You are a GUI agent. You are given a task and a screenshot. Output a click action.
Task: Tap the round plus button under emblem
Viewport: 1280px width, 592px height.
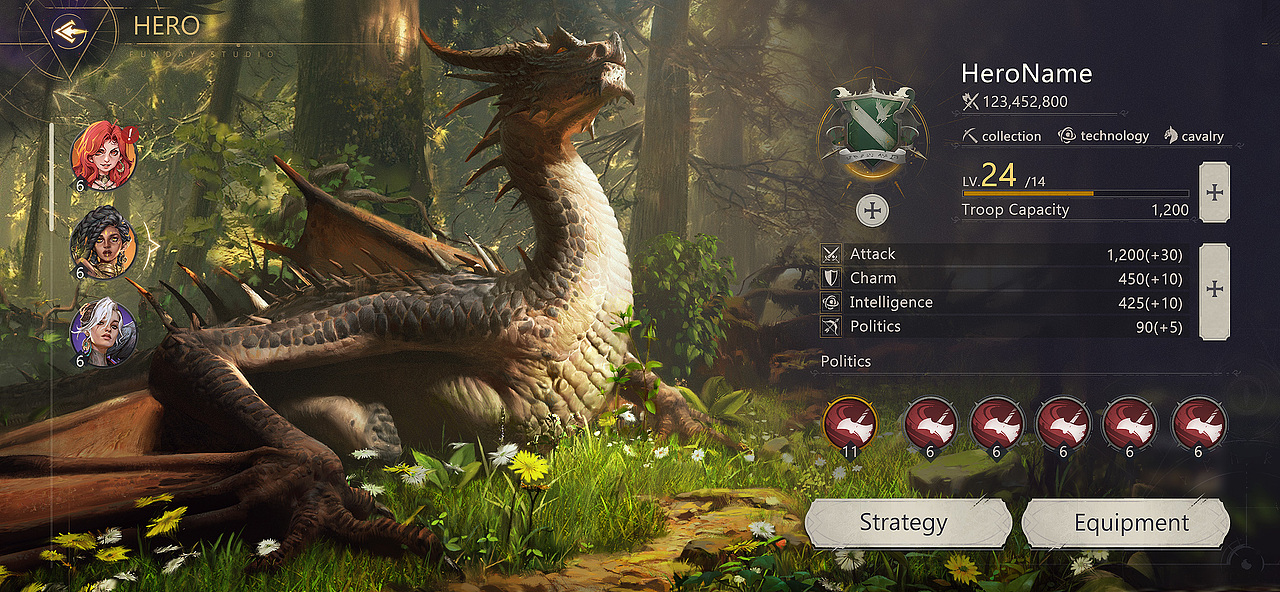point(873,210)
